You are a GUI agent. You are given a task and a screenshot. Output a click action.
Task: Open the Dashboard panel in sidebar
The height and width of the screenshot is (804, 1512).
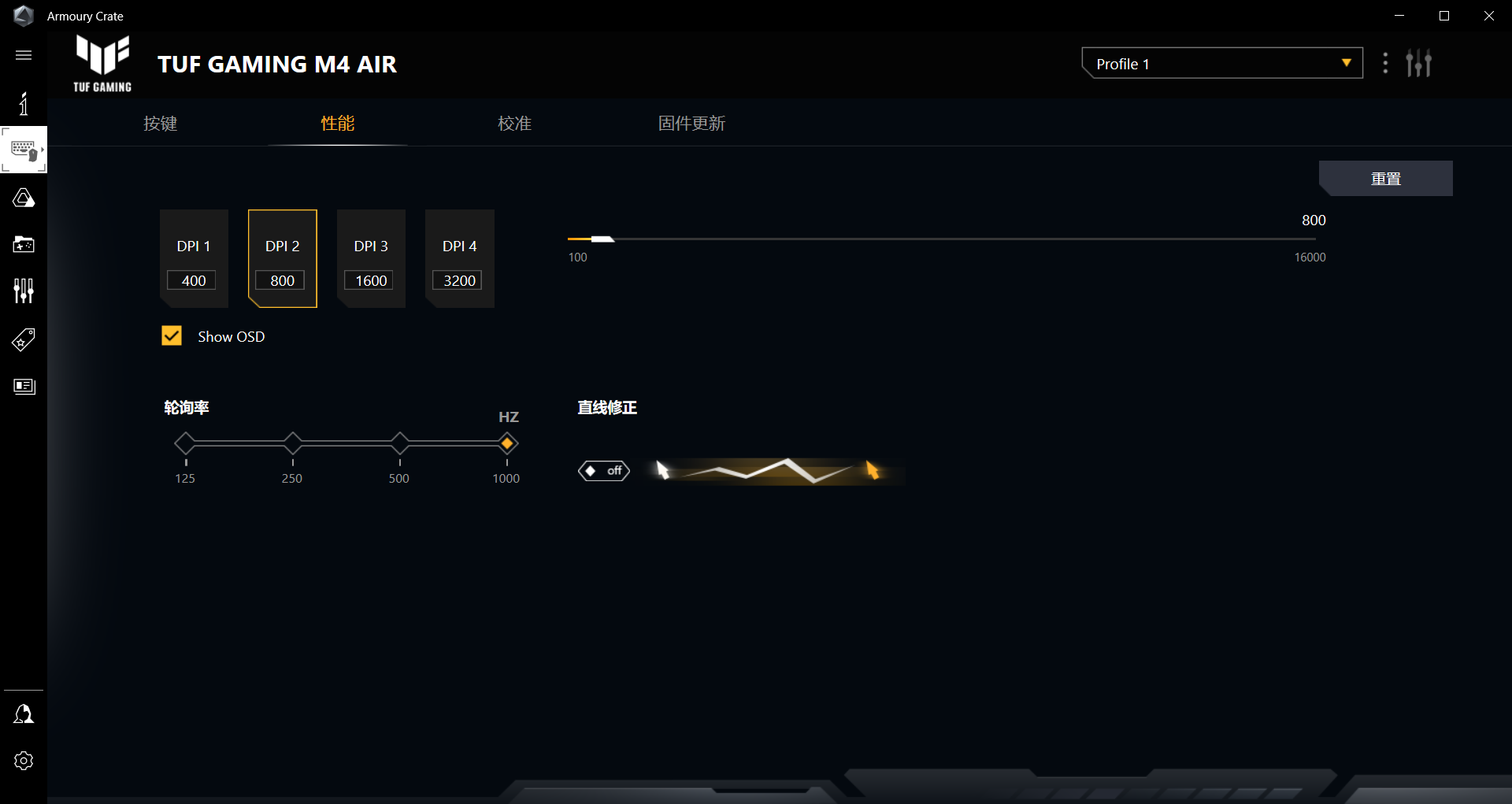click(x=24, y=103)
